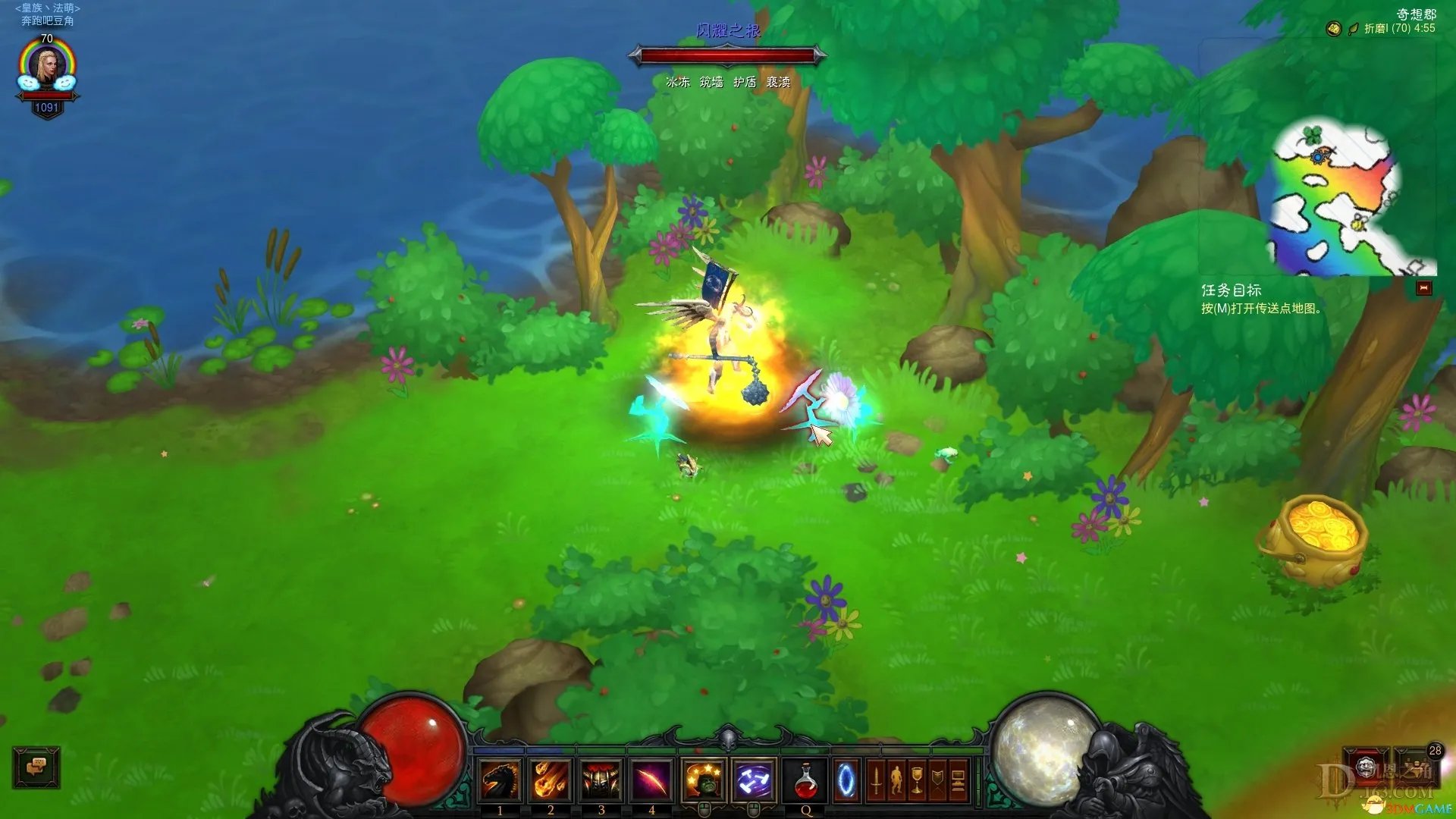Select the green-faced stars skill icon
The width and height of the screenshot is (1456, 819).
pyautogui.click(x=704, y=780)
